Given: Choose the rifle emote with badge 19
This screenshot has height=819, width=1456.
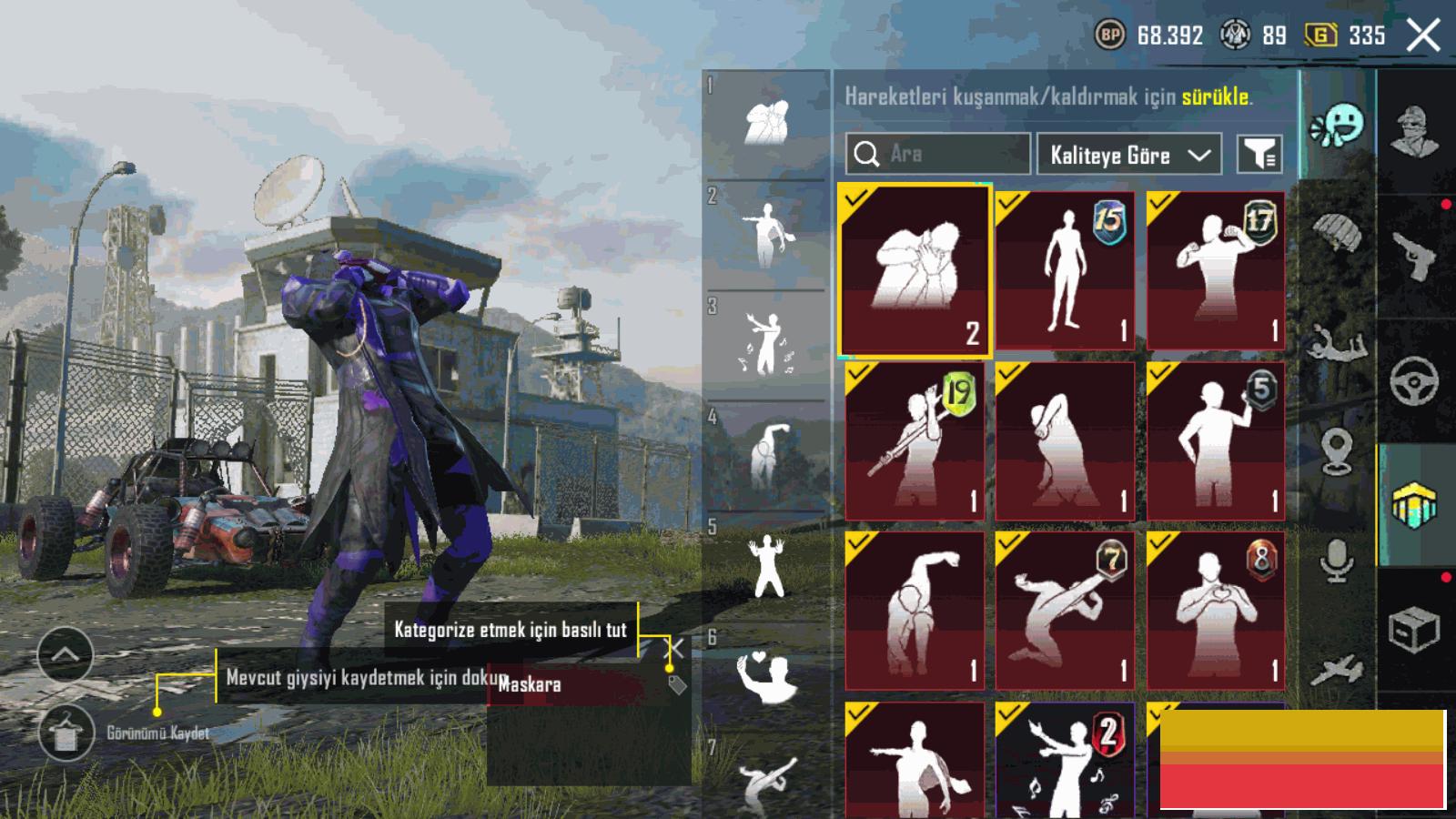Looking at the screenshot, I should tap(914, 440).
